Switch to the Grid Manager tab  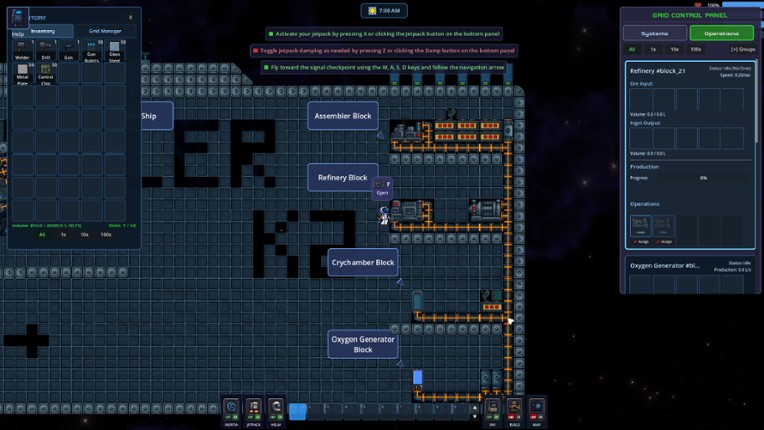[x=105, y=31]
